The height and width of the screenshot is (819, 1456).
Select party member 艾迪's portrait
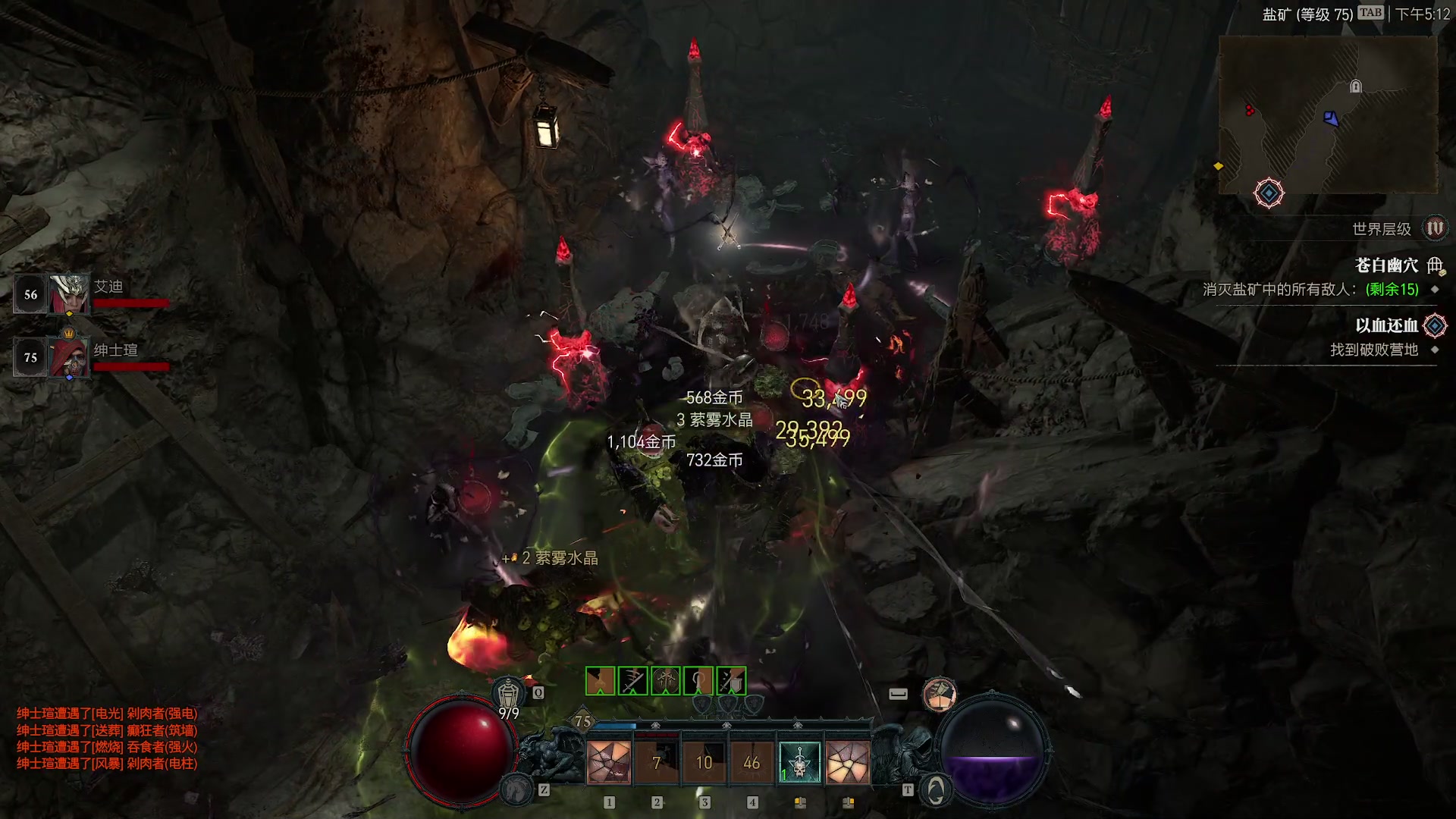tap(68, 294)
